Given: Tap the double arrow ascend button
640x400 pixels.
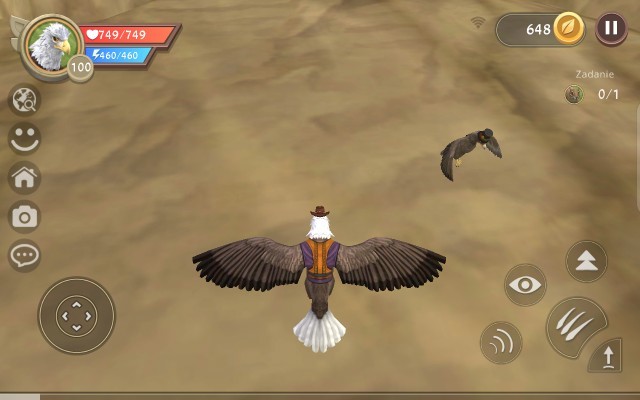Looking at the screenshot, I should click(586, 261).
